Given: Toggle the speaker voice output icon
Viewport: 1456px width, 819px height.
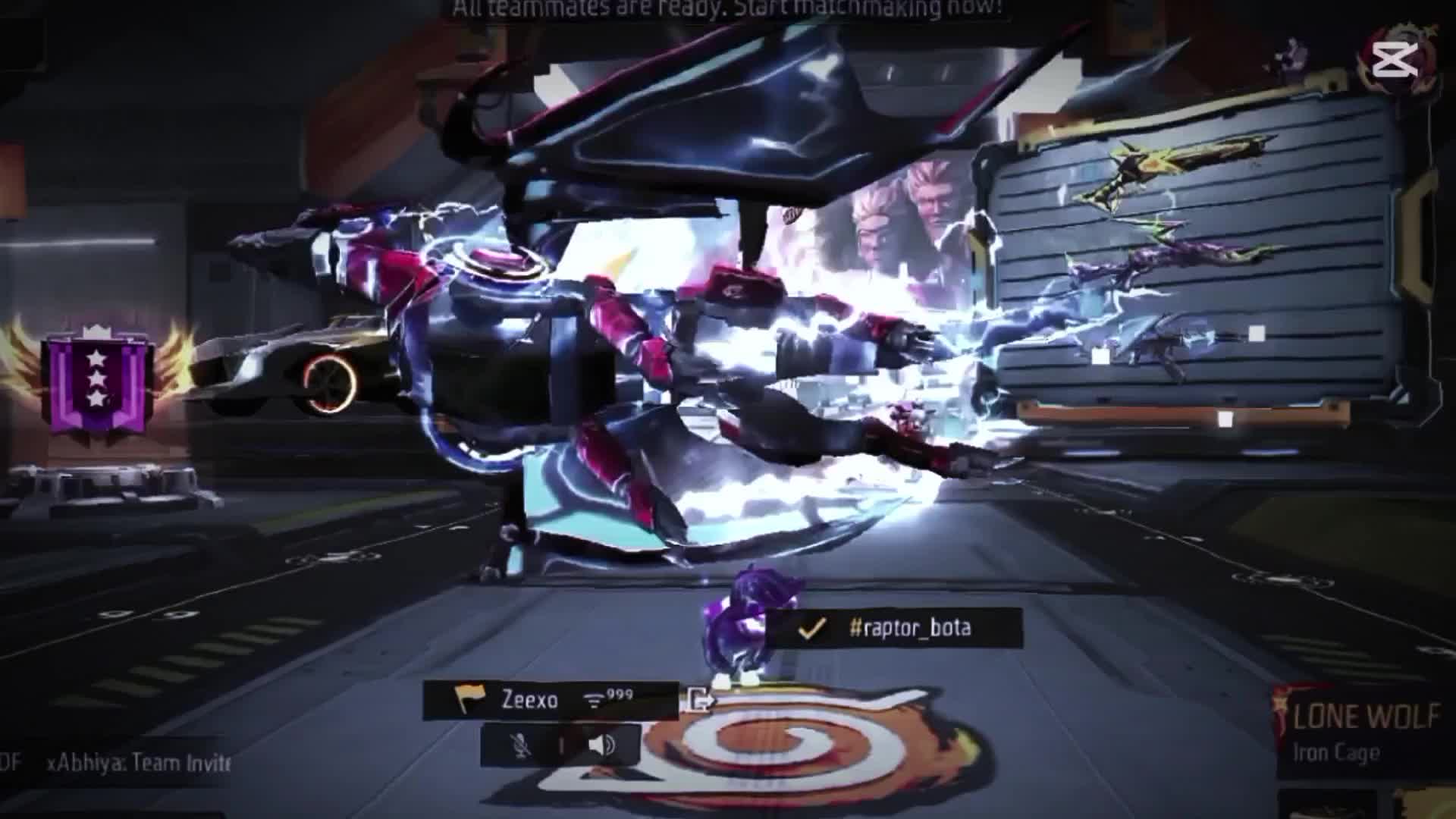Looking at the screenshot, I should 603,745.
